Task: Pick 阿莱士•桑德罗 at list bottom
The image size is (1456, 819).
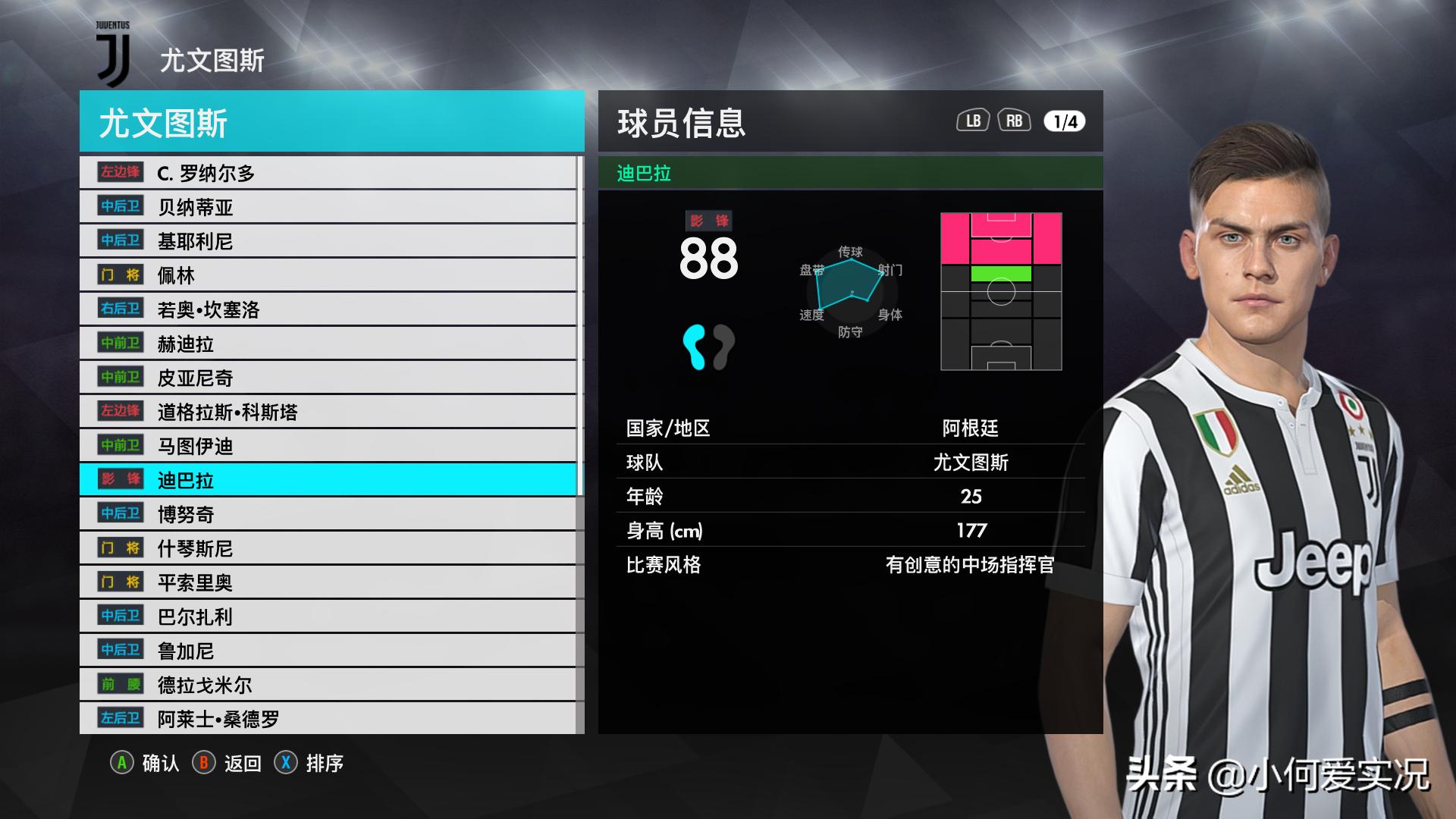Action: (328, 718)
